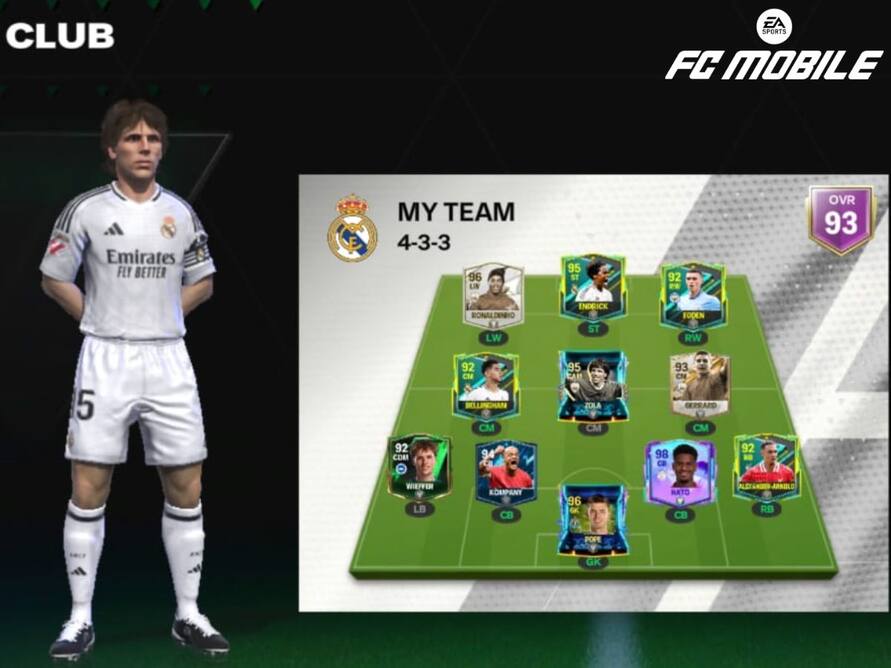Select Bellingham's midfield card
Viewport: 891px width, 668px height.
[485, 385]
